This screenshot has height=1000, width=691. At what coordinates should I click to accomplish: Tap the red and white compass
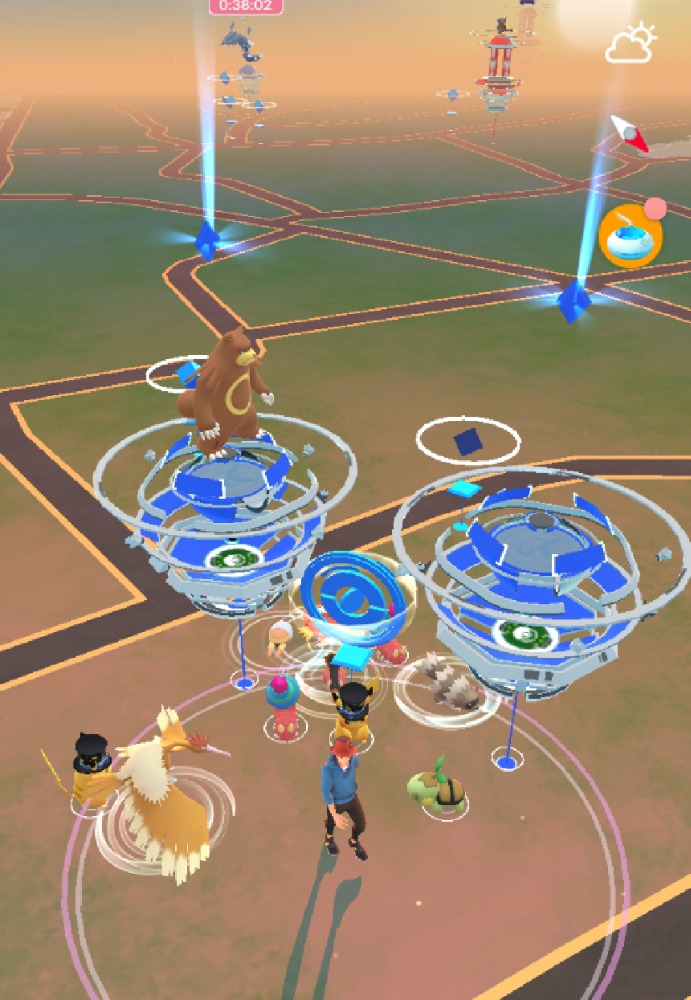click(631, 134)
